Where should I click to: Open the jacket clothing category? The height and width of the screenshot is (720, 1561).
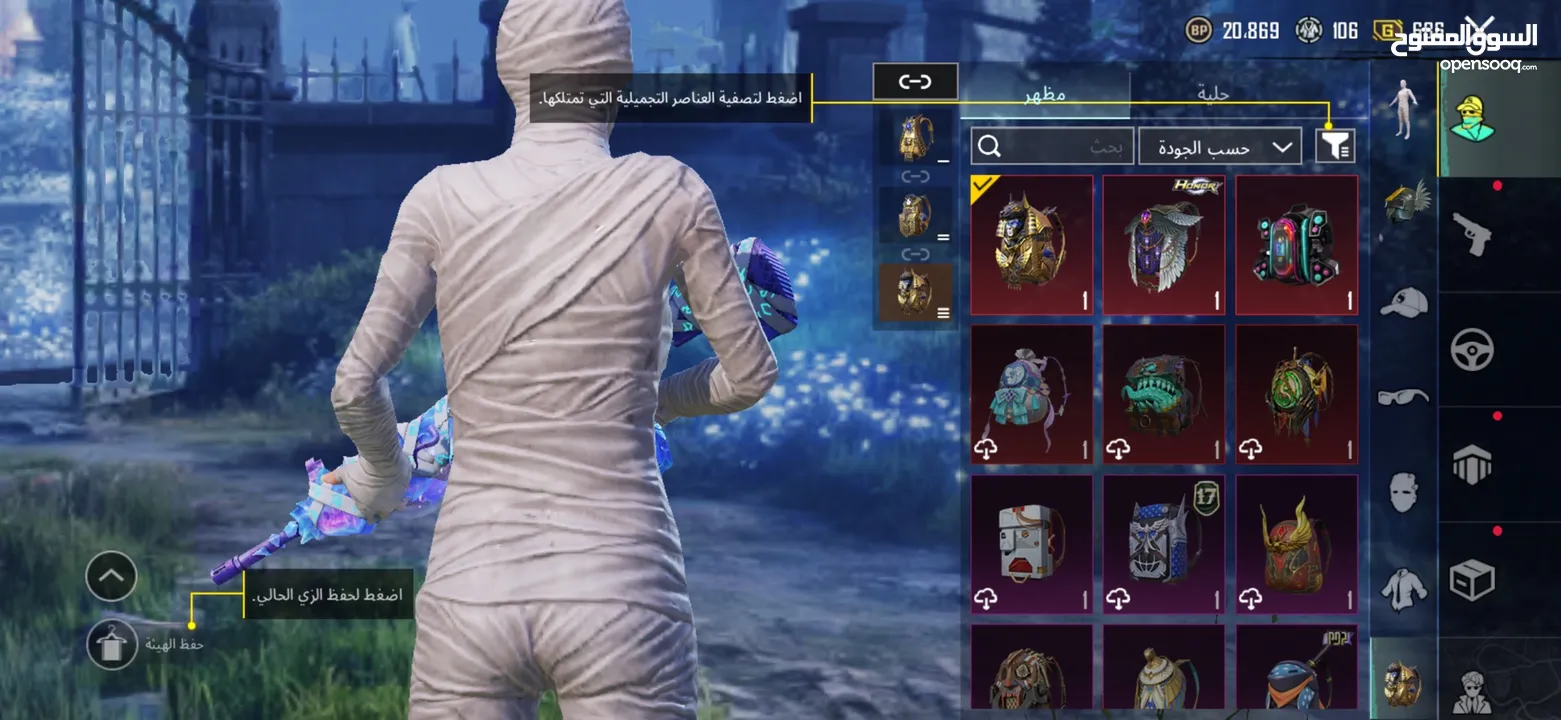(1404, 588)
